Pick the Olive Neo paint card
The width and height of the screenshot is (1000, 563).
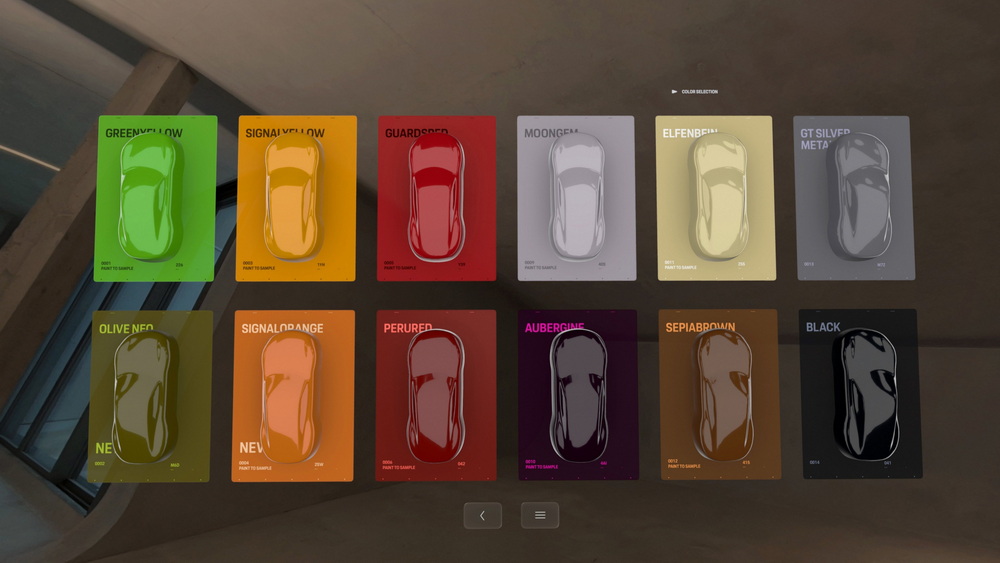150,397
